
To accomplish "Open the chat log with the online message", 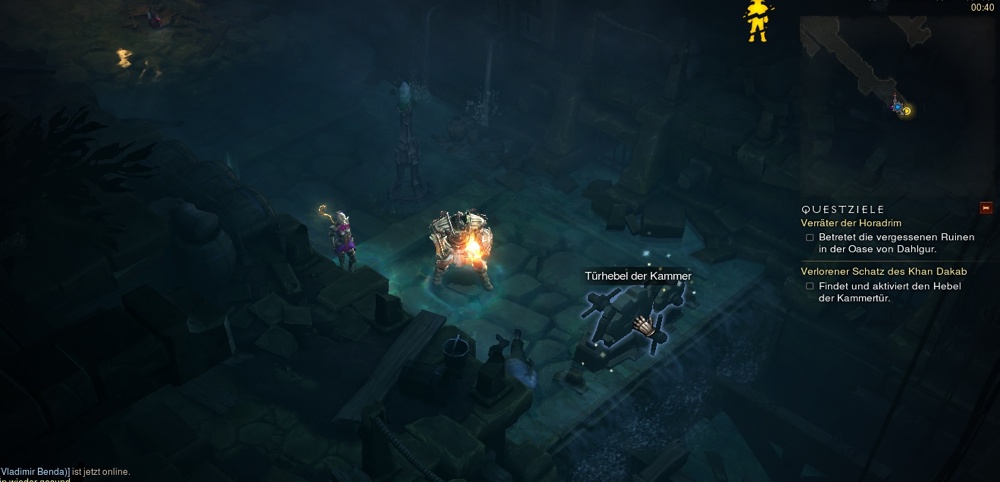I will point(65,472).
